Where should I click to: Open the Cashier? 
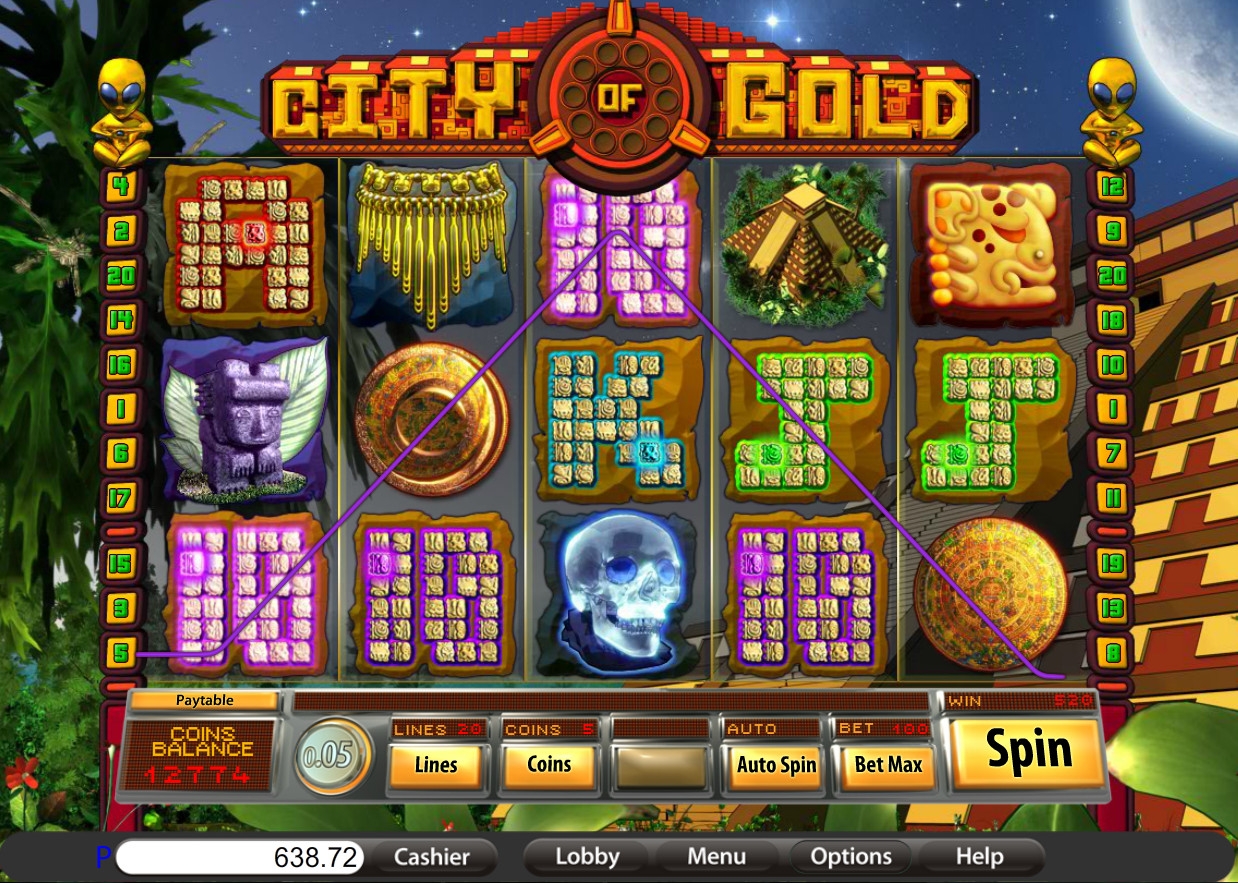432,857
